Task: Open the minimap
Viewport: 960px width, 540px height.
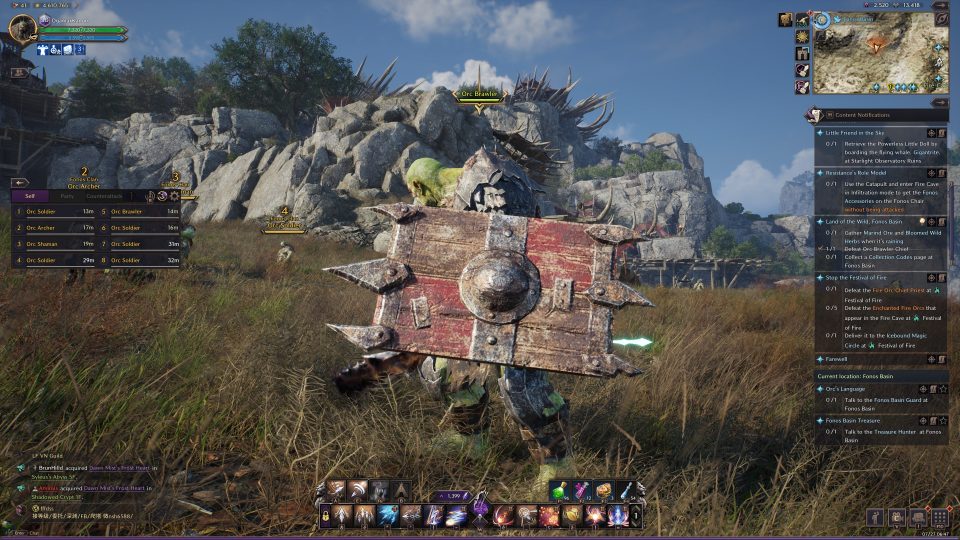Action: [880, 55]
